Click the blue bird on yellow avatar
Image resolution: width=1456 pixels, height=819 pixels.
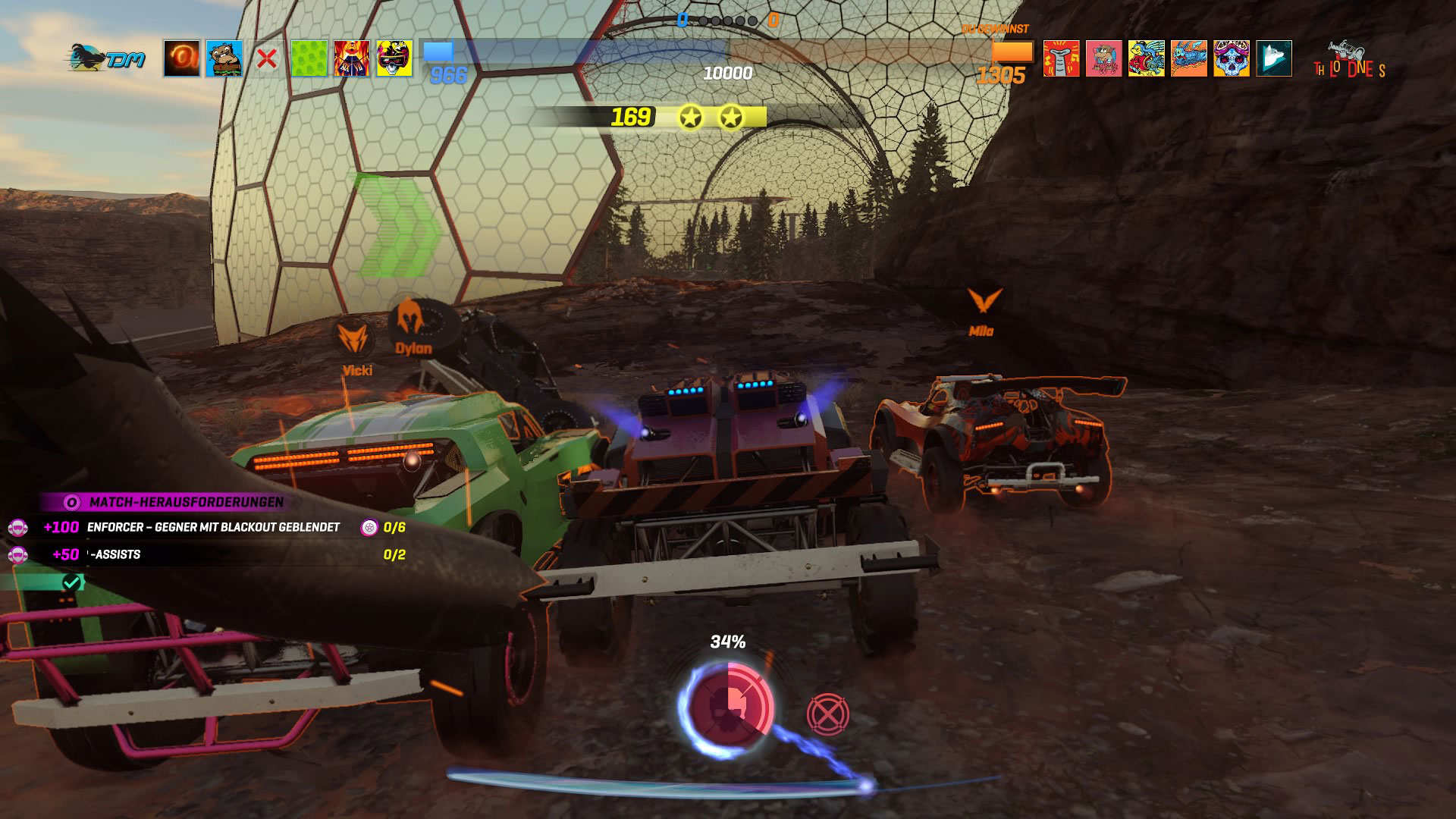point(1147,58)
